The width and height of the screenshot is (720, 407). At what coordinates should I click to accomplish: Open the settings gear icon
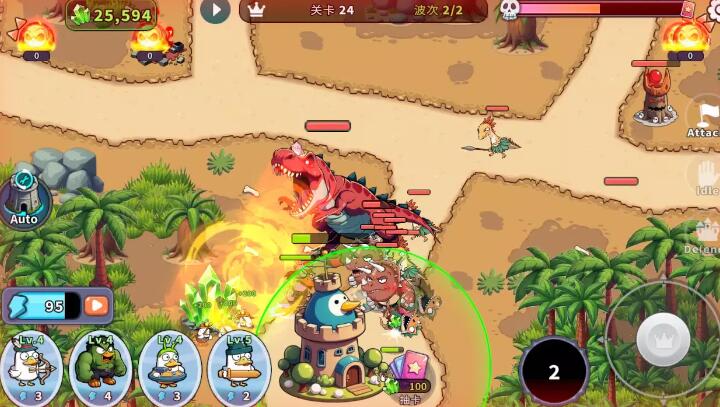coord(713,10)
